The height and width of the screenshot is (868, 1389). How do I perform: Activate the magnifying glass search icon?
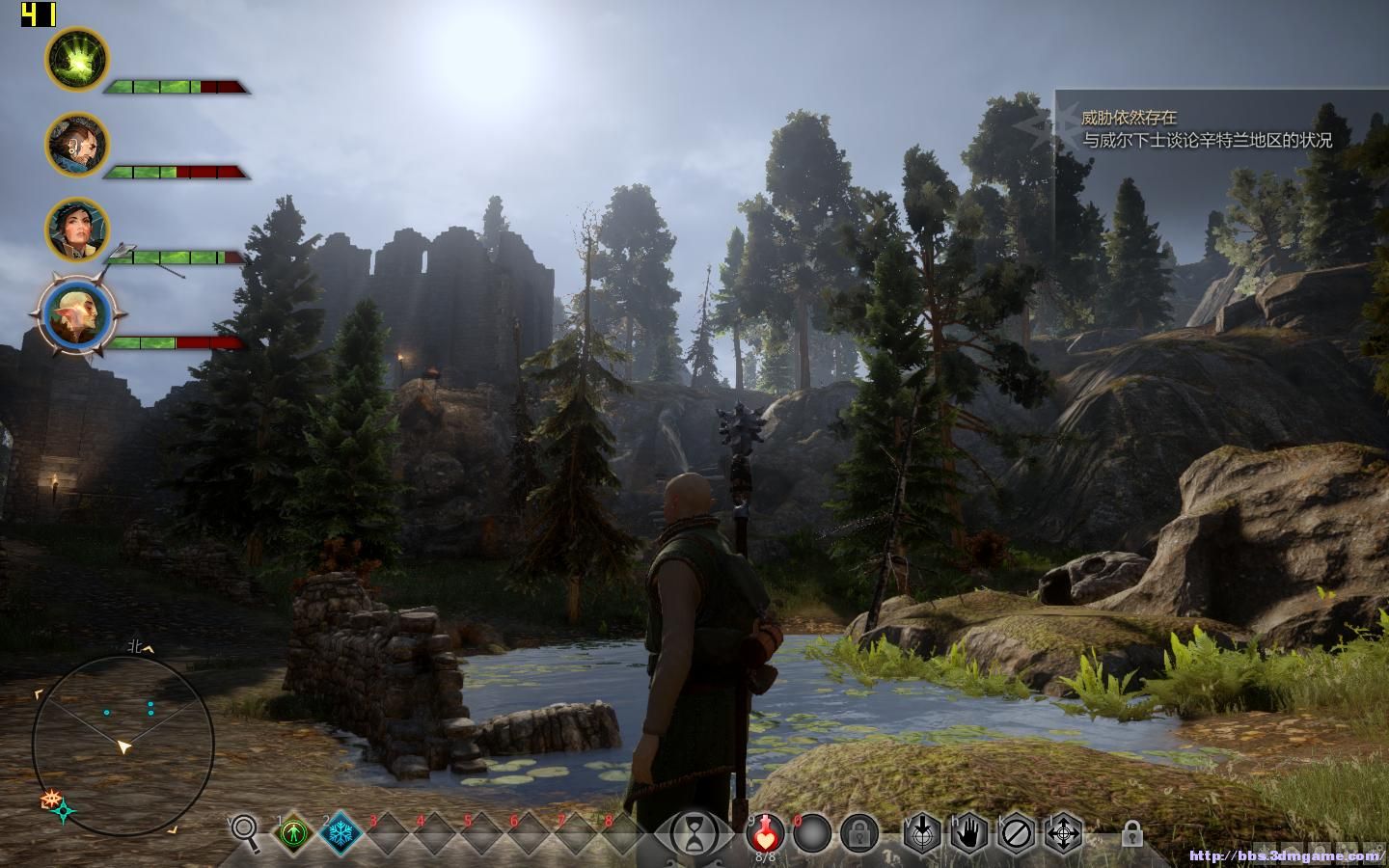[x=245, y=831]
